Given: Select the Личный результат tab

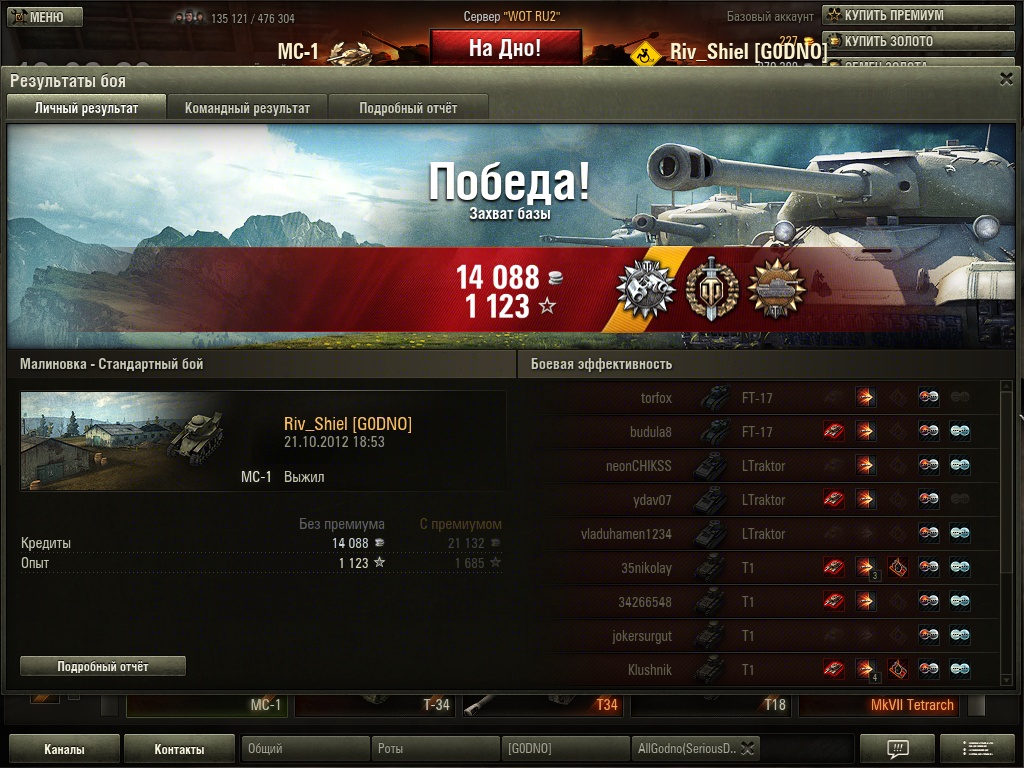Looking at the screenshot, I should click(86, 108).
